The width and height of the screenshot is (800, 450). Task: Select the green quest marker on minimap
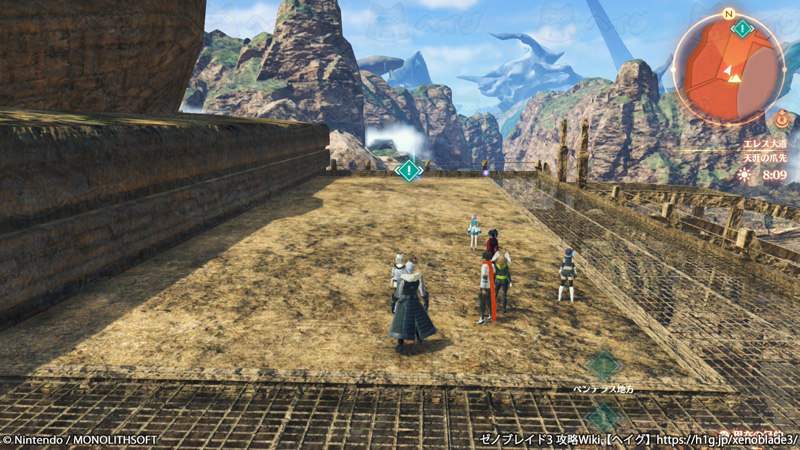tap(742, 27)
